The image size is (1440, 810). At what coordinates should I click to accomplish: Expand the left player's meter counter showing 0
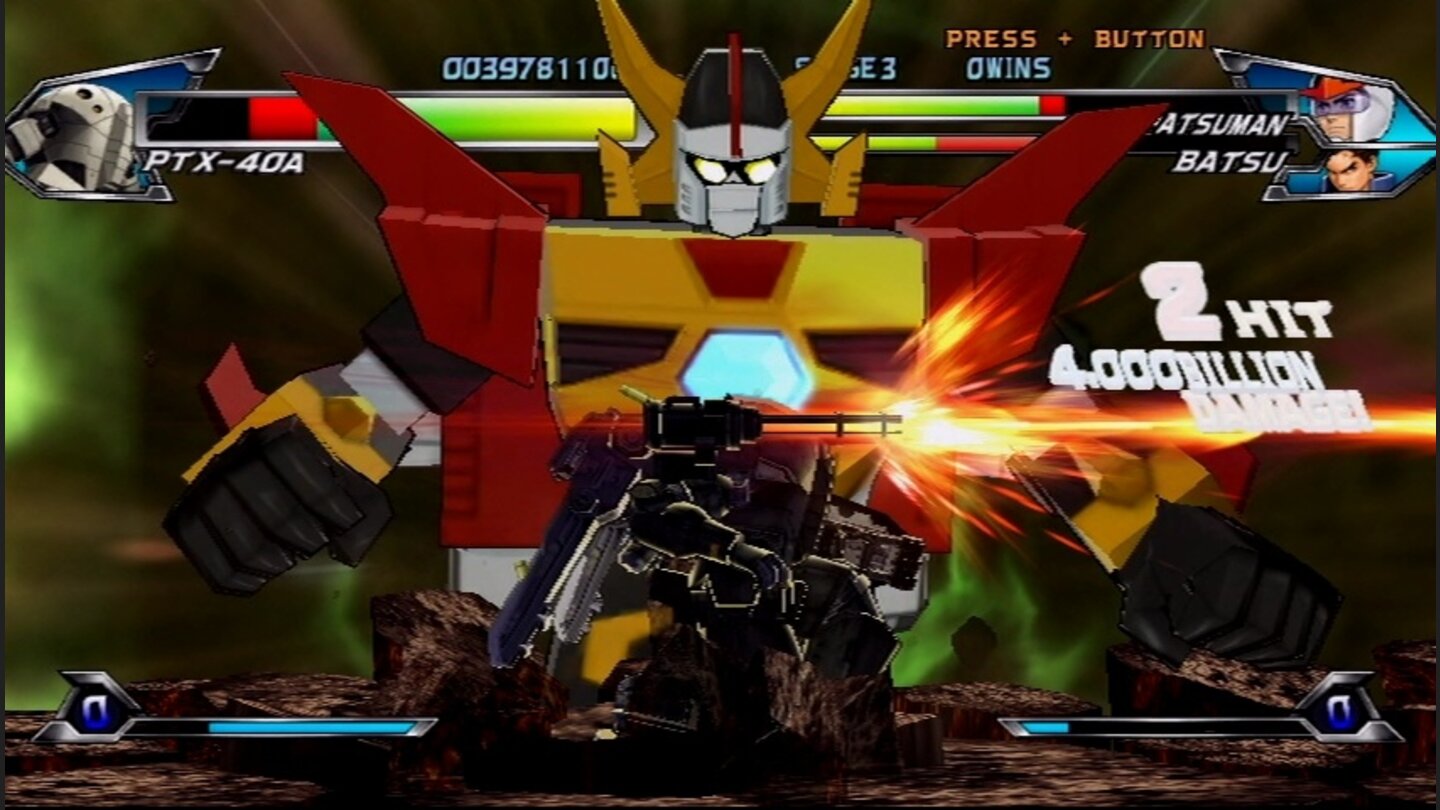click(95, 707)
